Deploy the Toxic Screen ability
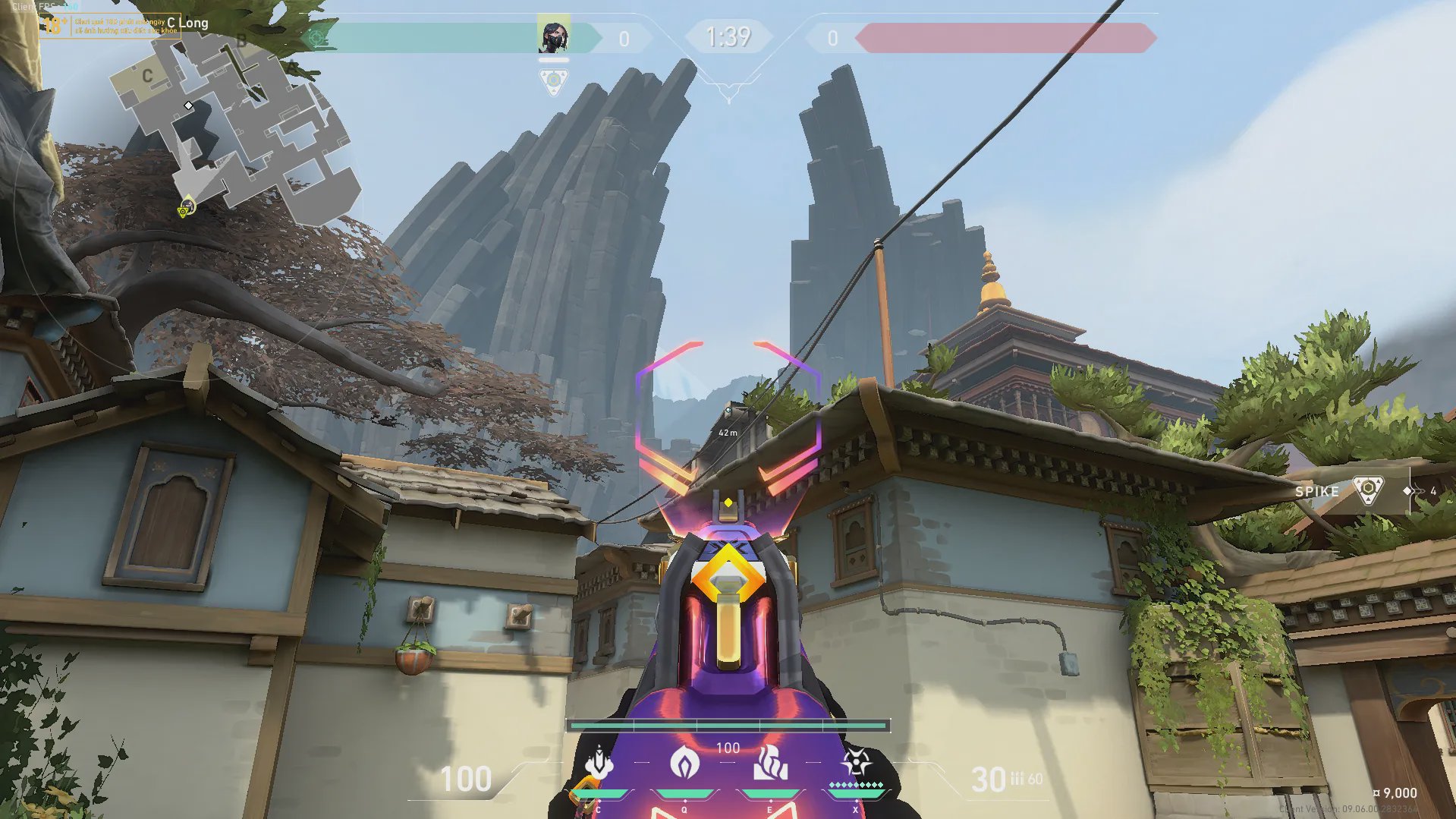The image size is (1456, 819). tap(770, 763)
